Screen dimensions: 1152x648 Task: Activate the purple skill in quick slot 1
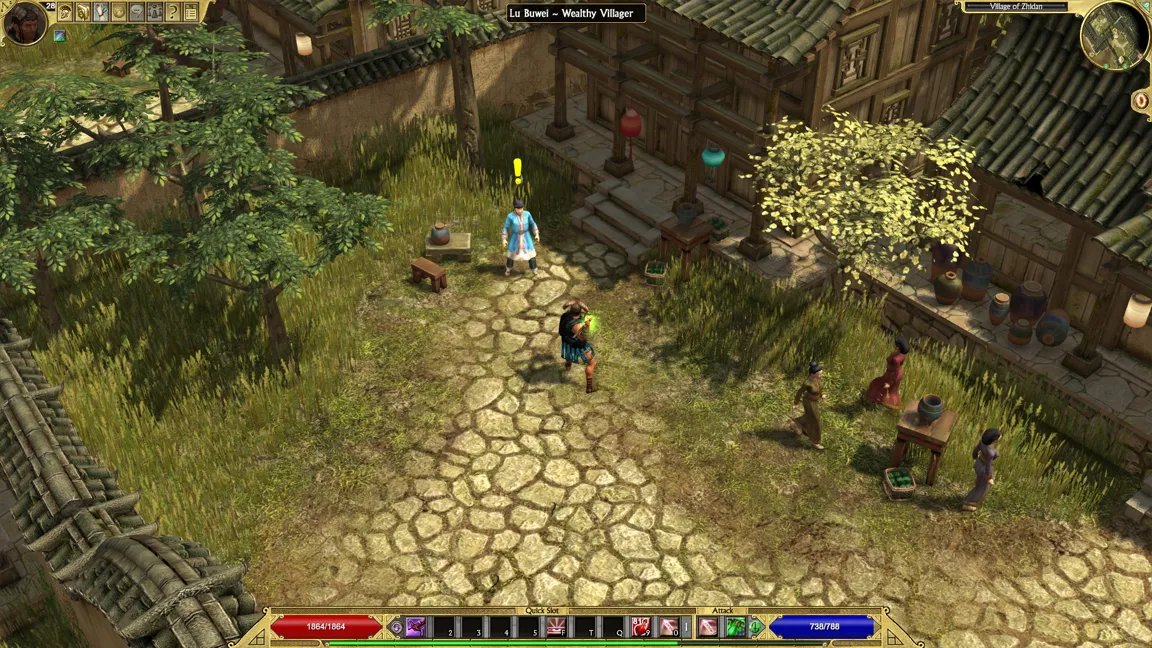pos(416,627)
